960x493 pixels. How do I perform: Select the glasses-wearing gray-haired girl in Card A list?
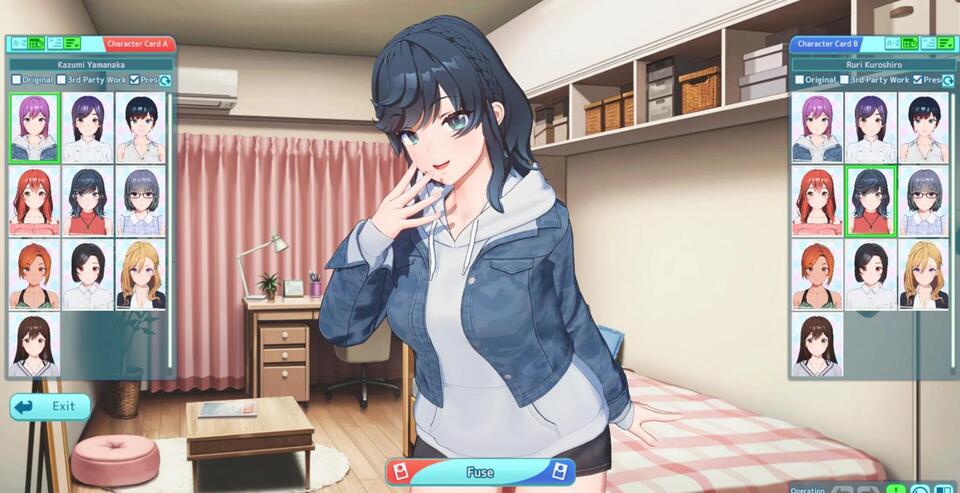click(x=141, y=200)
